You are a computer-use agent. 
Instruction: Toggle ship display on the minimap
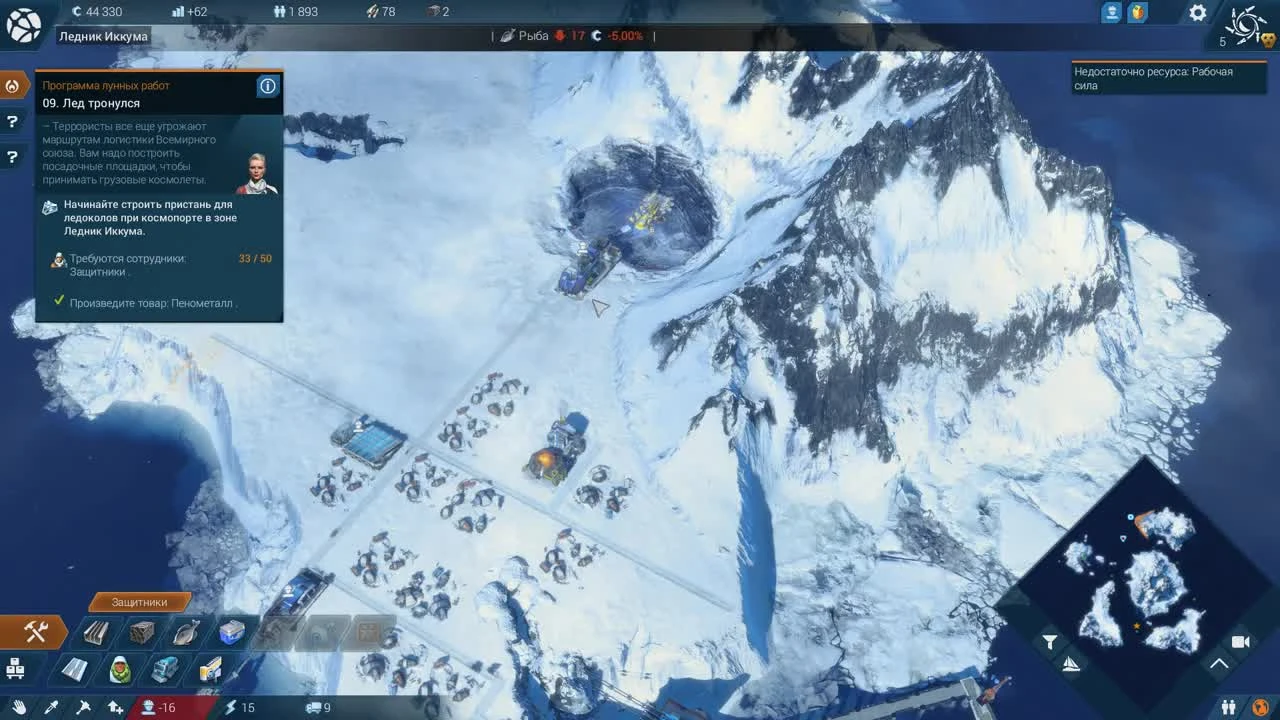pos(1071,664)
